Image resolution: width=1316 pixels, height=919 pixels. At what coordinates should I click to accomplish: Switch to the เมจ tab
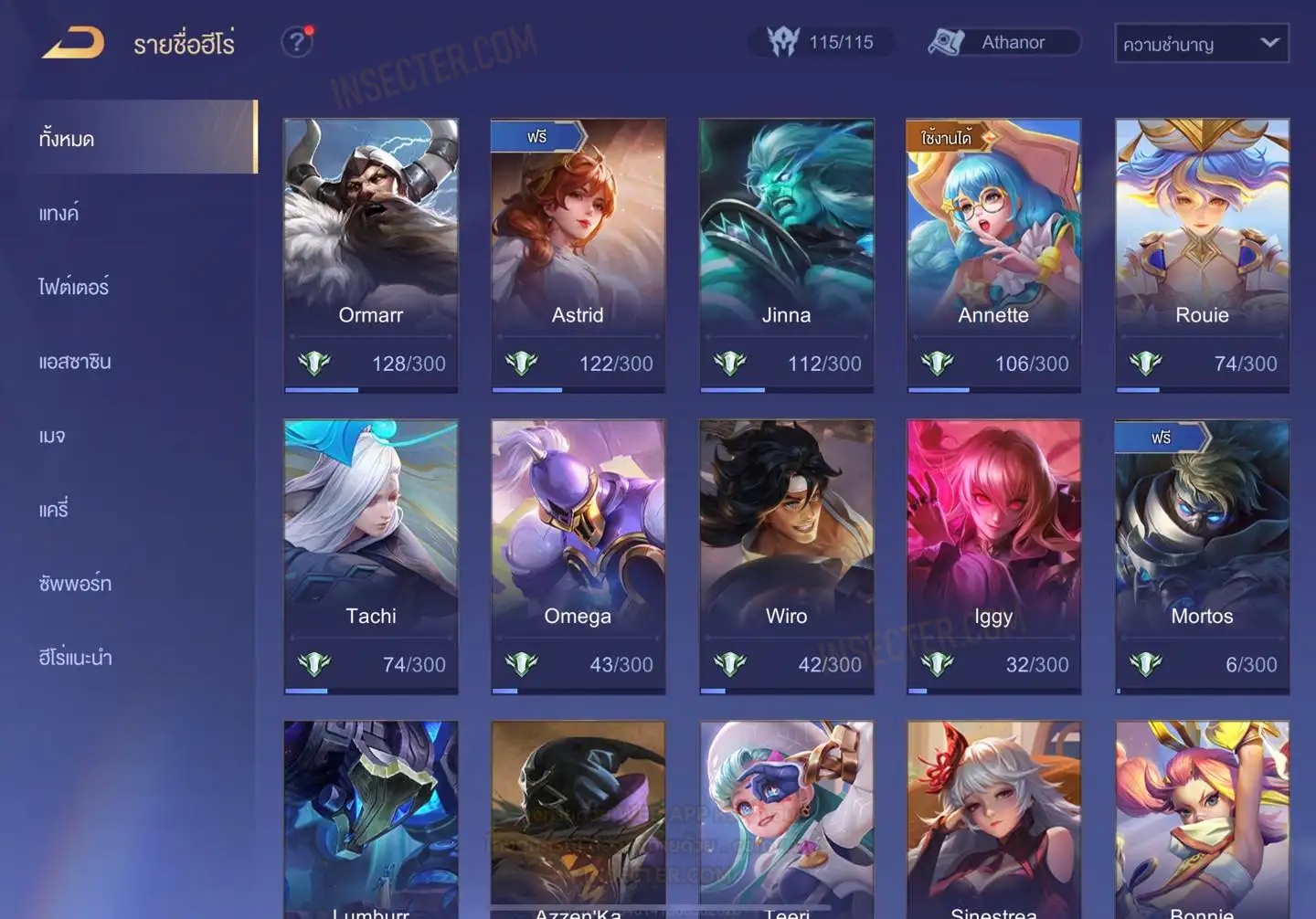tap(52, 436)
